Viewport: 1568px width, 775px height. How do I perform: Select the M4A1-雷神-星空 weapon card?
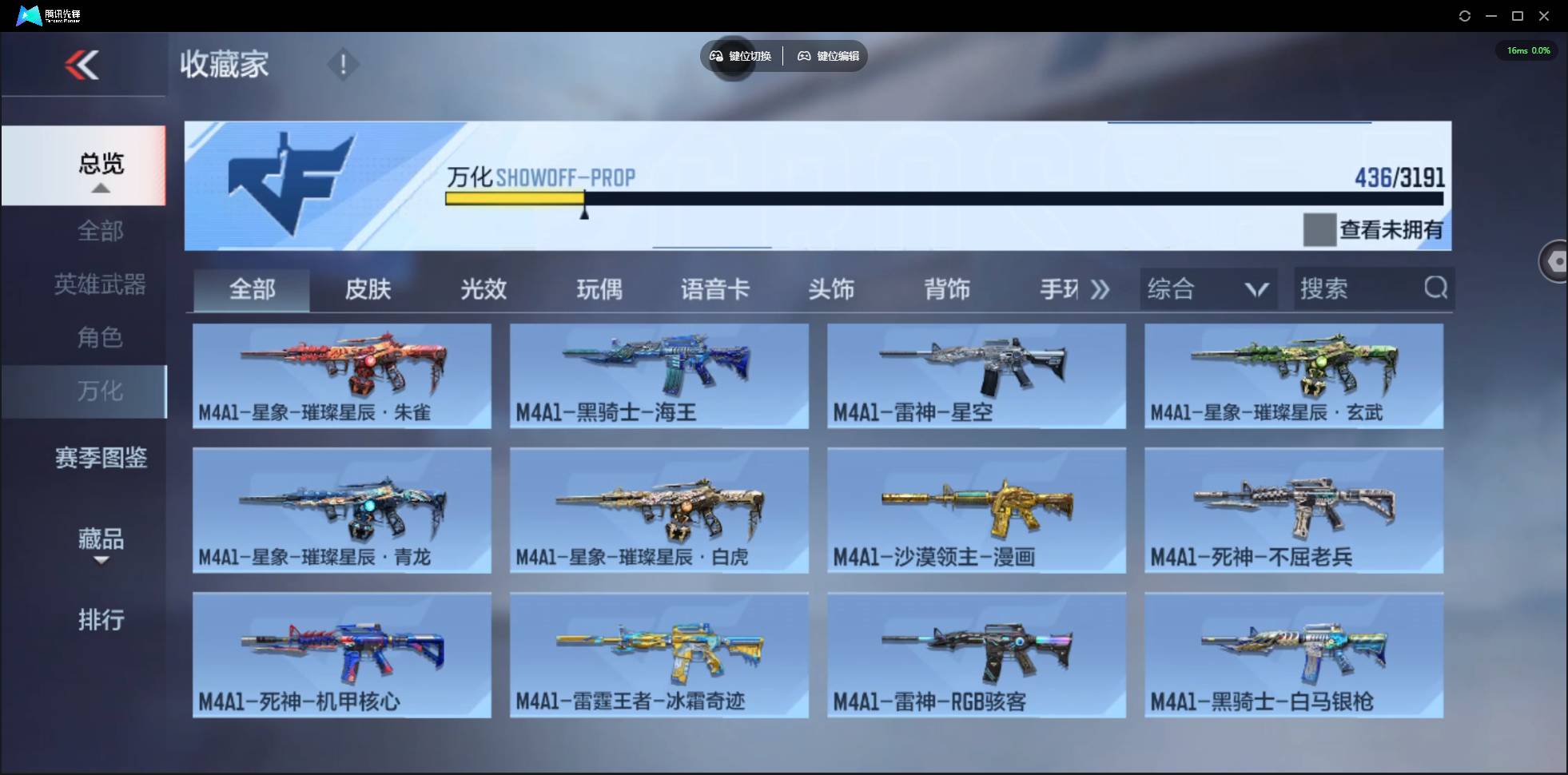977,376
